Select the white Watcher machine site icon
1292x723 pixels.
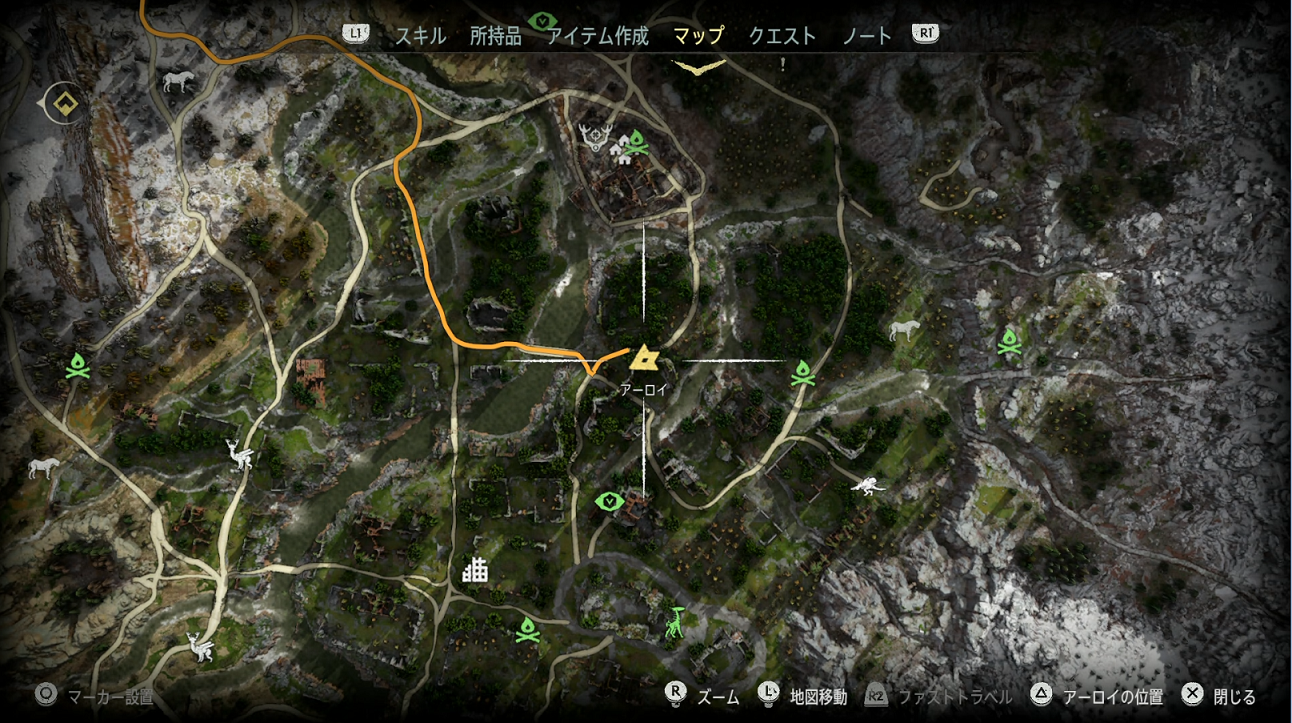click(867, 487)
